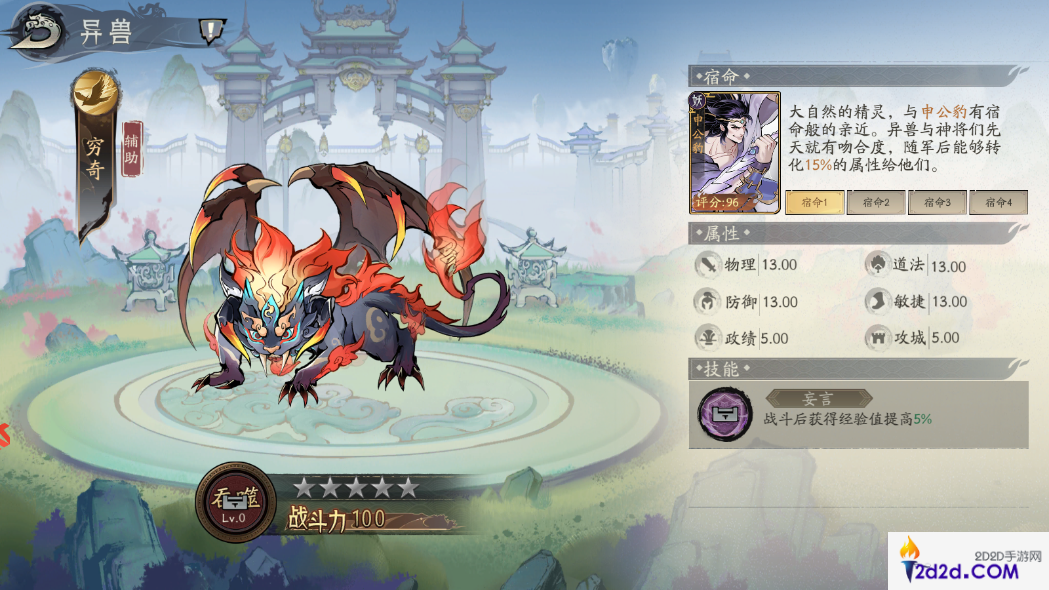Switch to the 宿命1 tab

(814, 202)
